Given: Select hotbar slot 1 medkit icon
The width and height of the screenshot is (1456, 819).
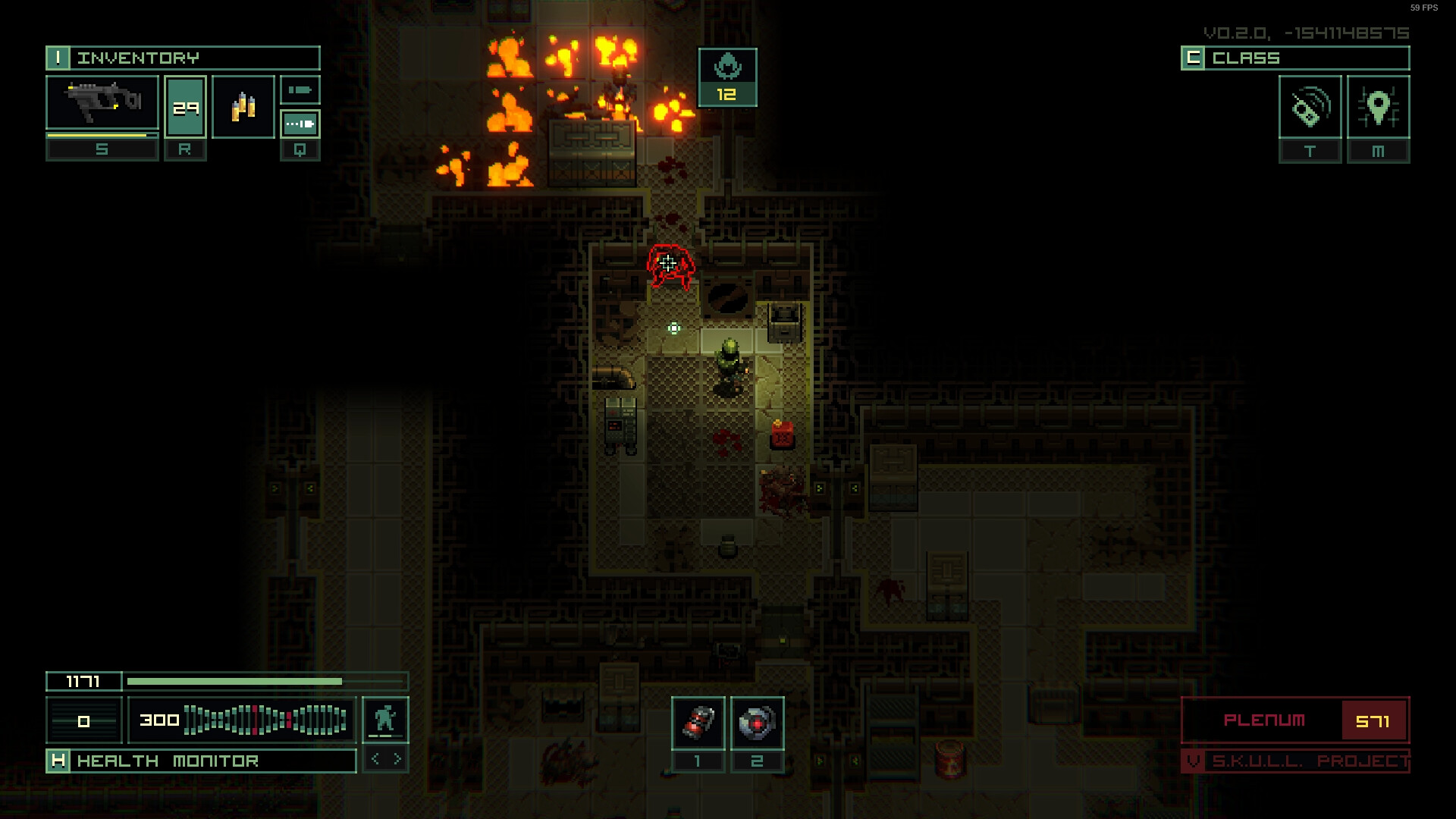Looking at the screenshot, I should click(698, 723).
